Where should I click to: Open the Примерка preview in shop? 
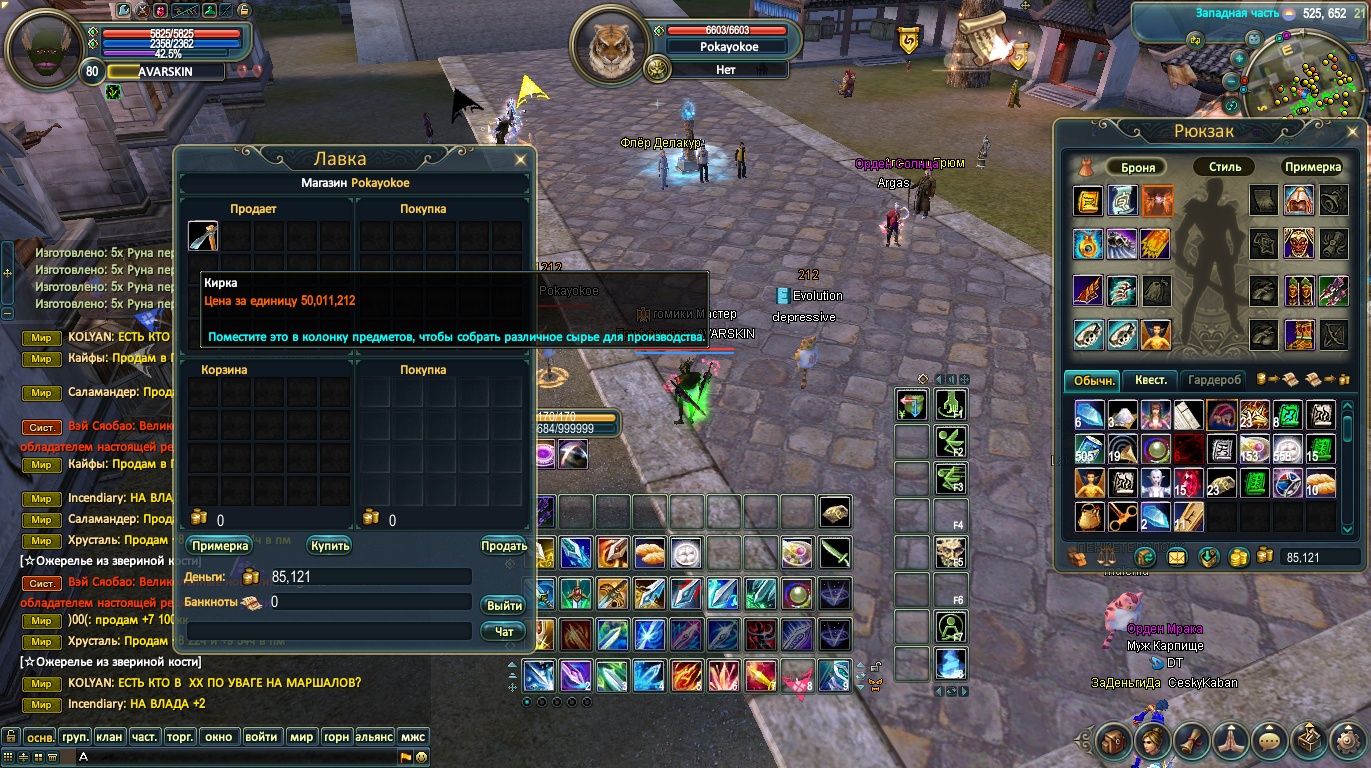click(219, 546)
